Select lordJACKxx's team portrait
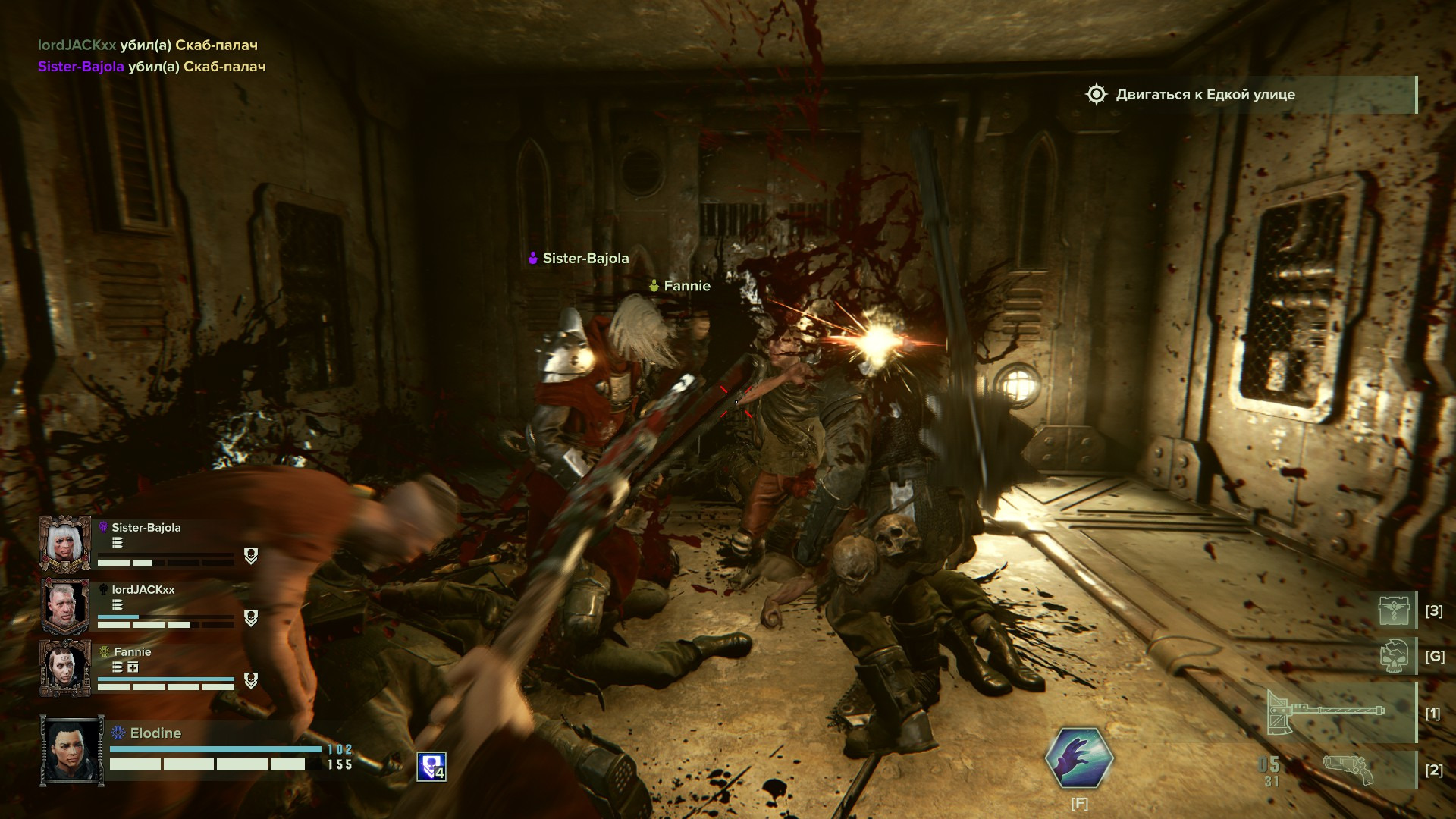 tap(65, 605)
